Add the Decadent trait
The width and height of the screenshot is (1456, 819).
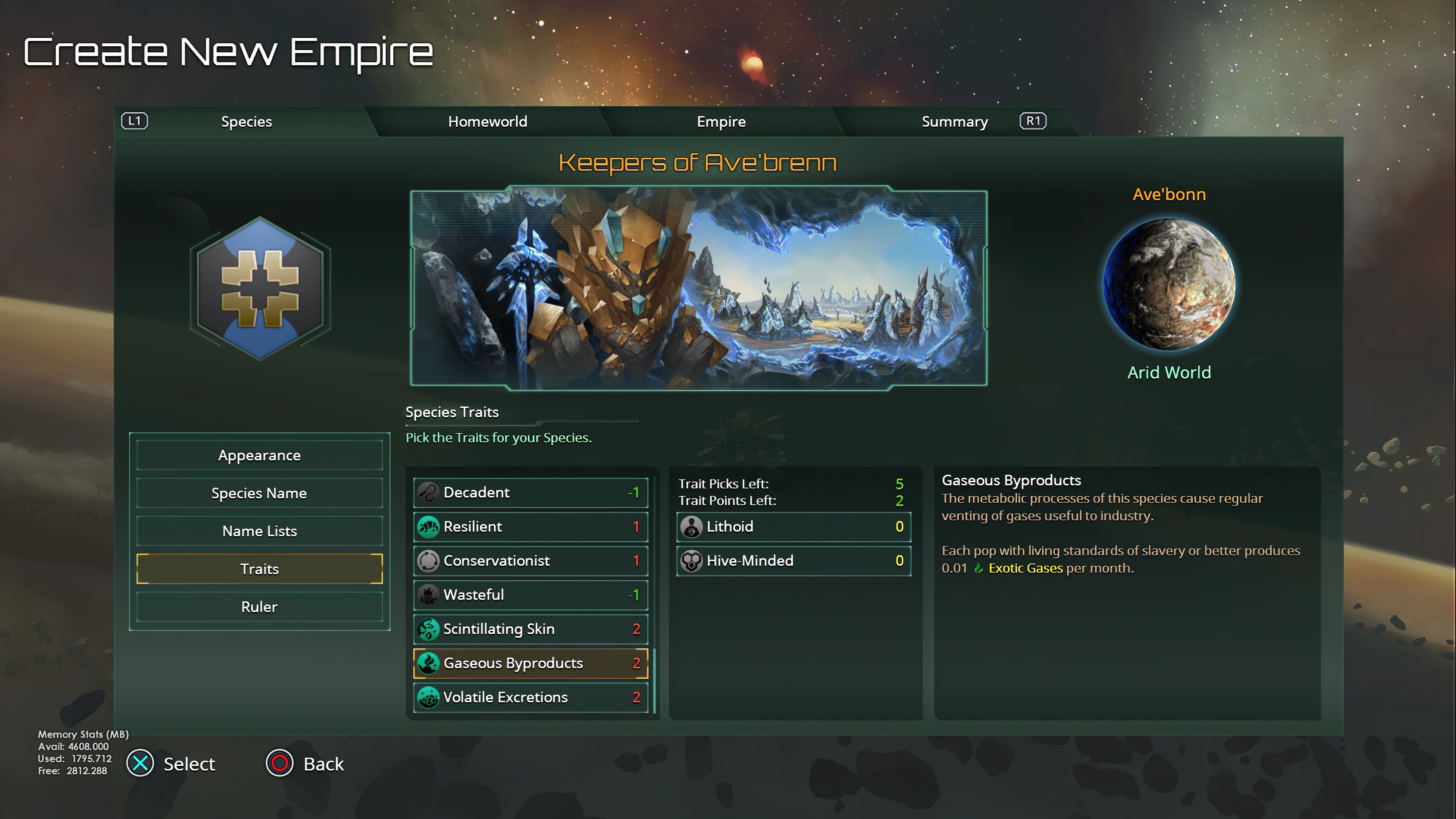[530, 492]
